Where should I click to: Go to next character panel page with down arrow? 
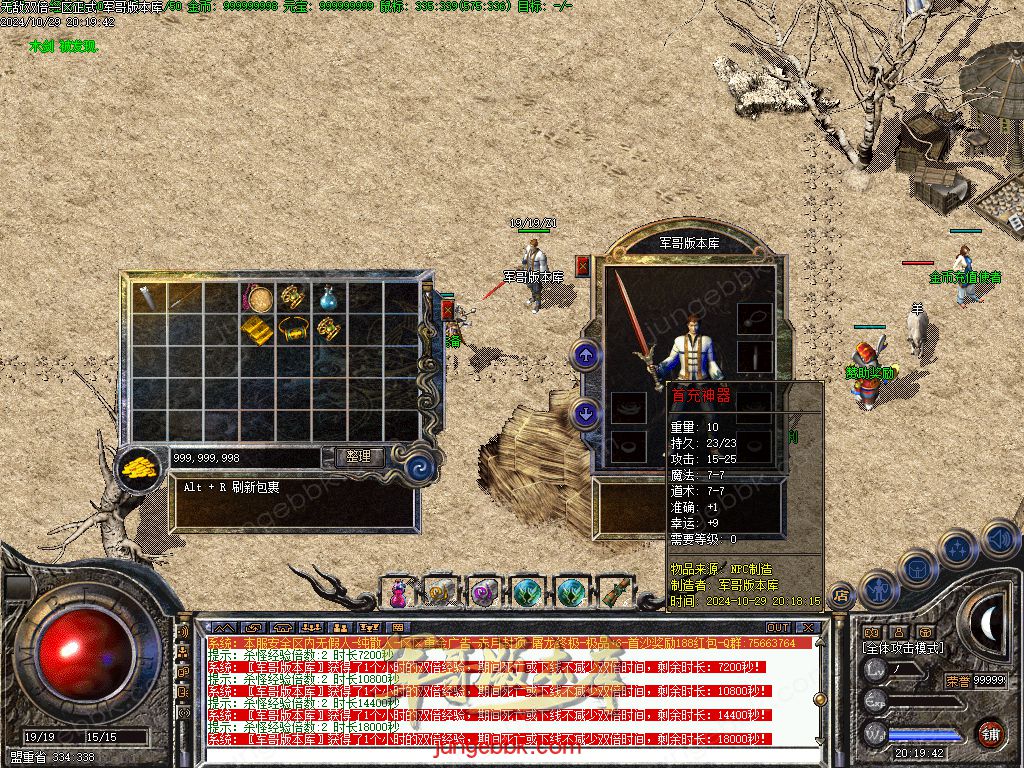click(x=586, y=413)
